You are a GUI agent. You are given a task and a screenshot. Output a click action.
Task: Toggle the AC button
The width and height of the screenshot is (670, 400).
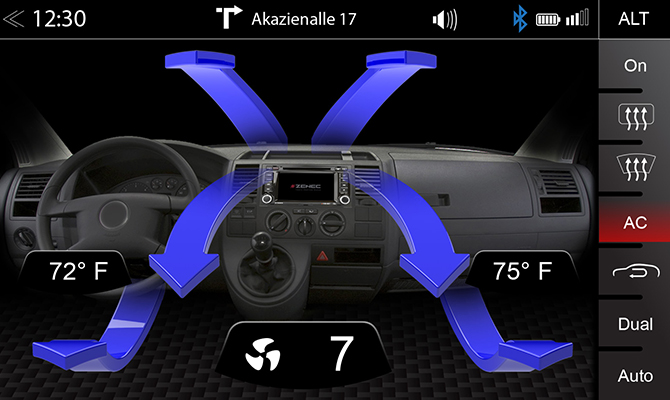point(634,222)
